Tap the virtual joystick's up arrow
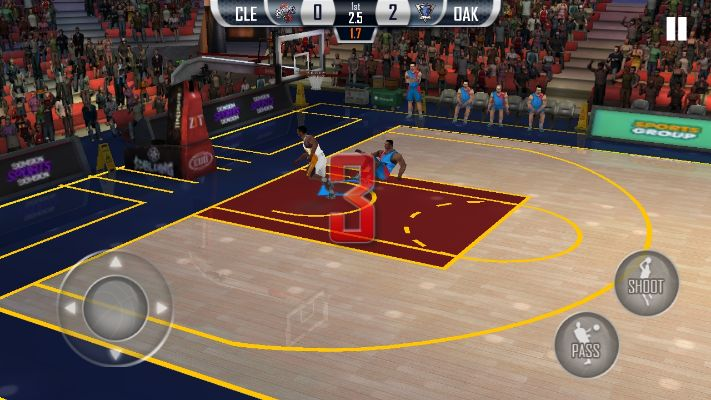The image size is (711, 400). pyautogui.click(x=115, y=264)
